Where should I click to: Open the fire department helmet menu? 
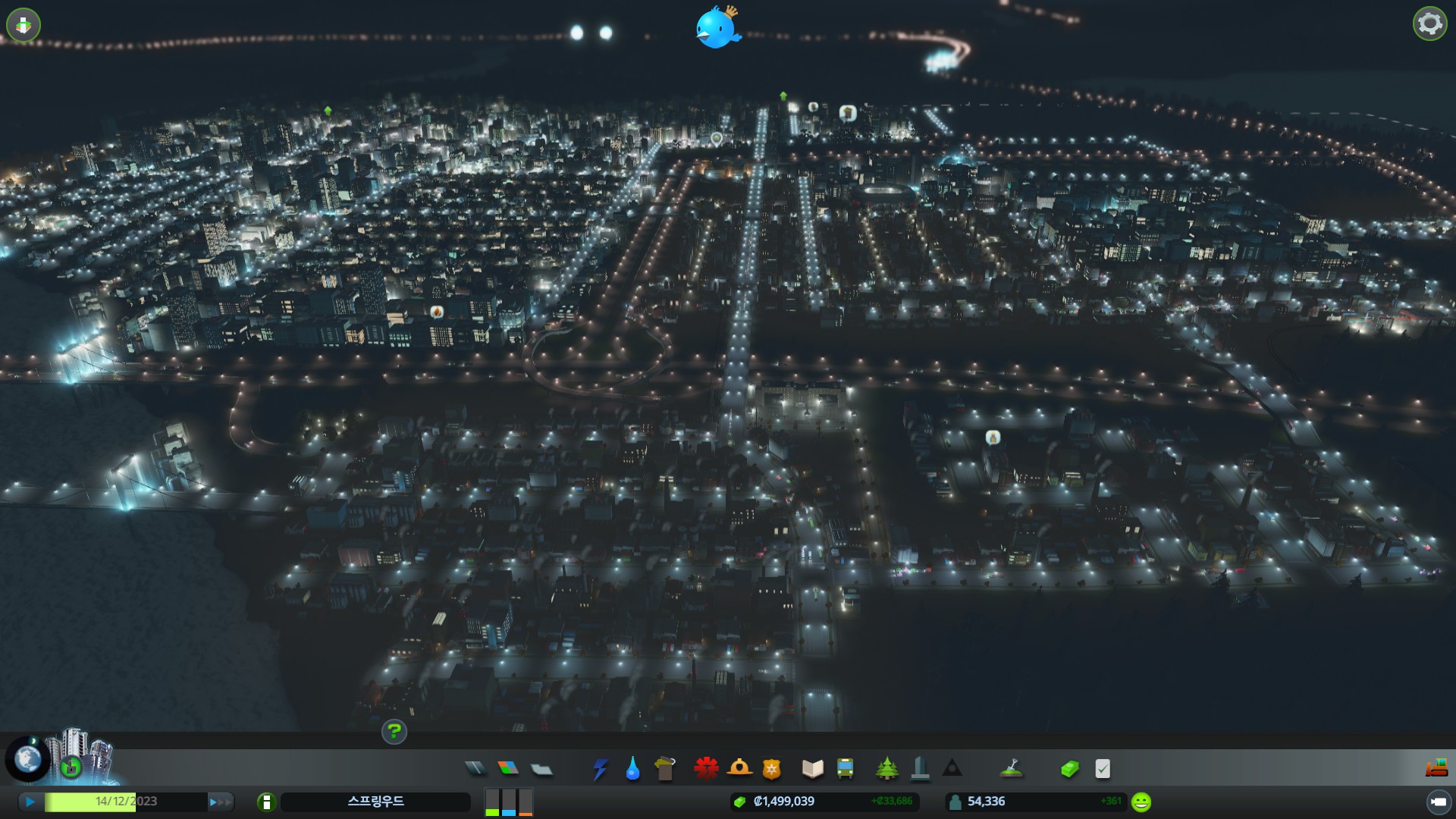pos(739,769)
